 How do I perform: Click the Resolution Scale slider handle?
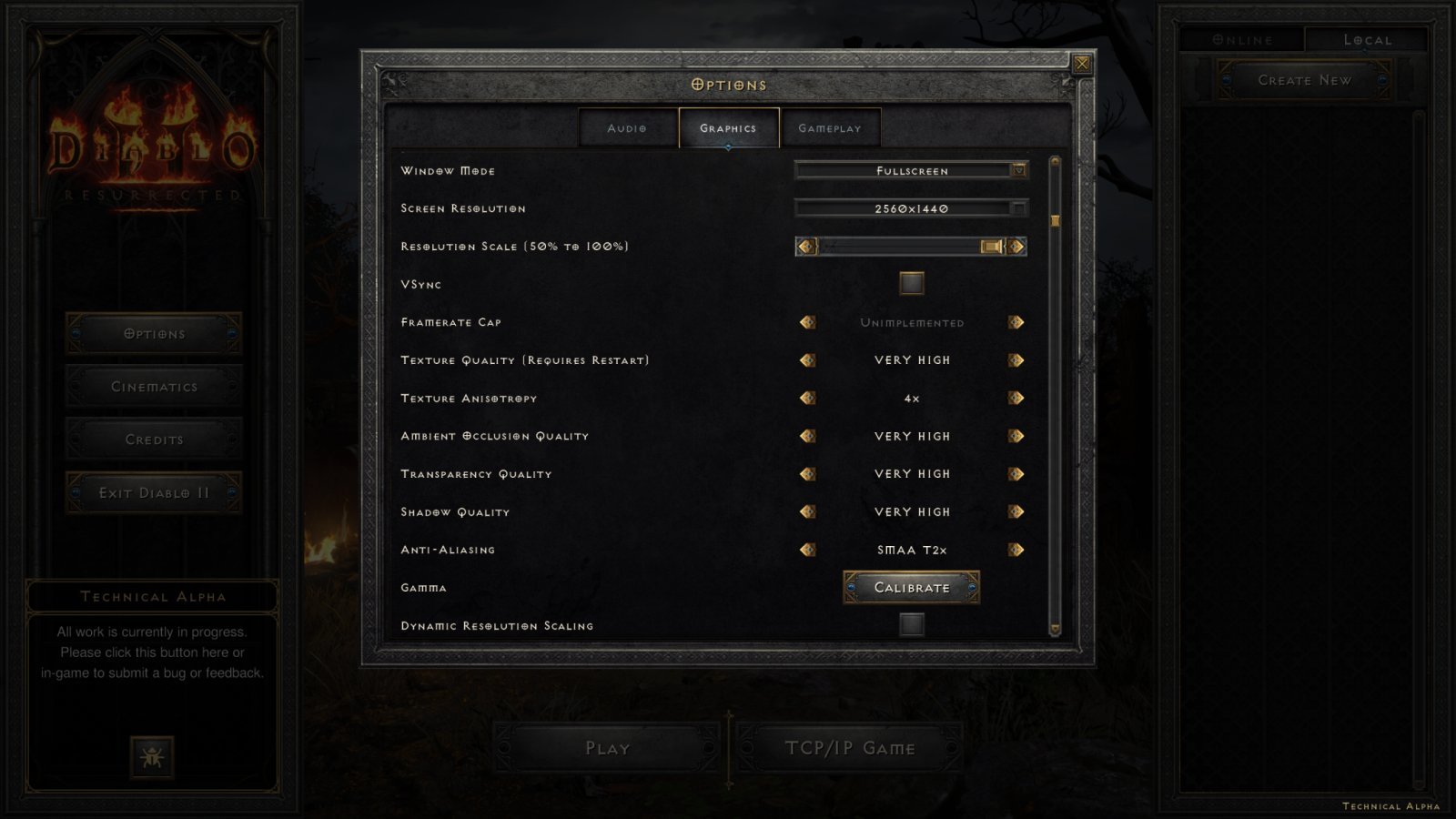coord(992,246)
